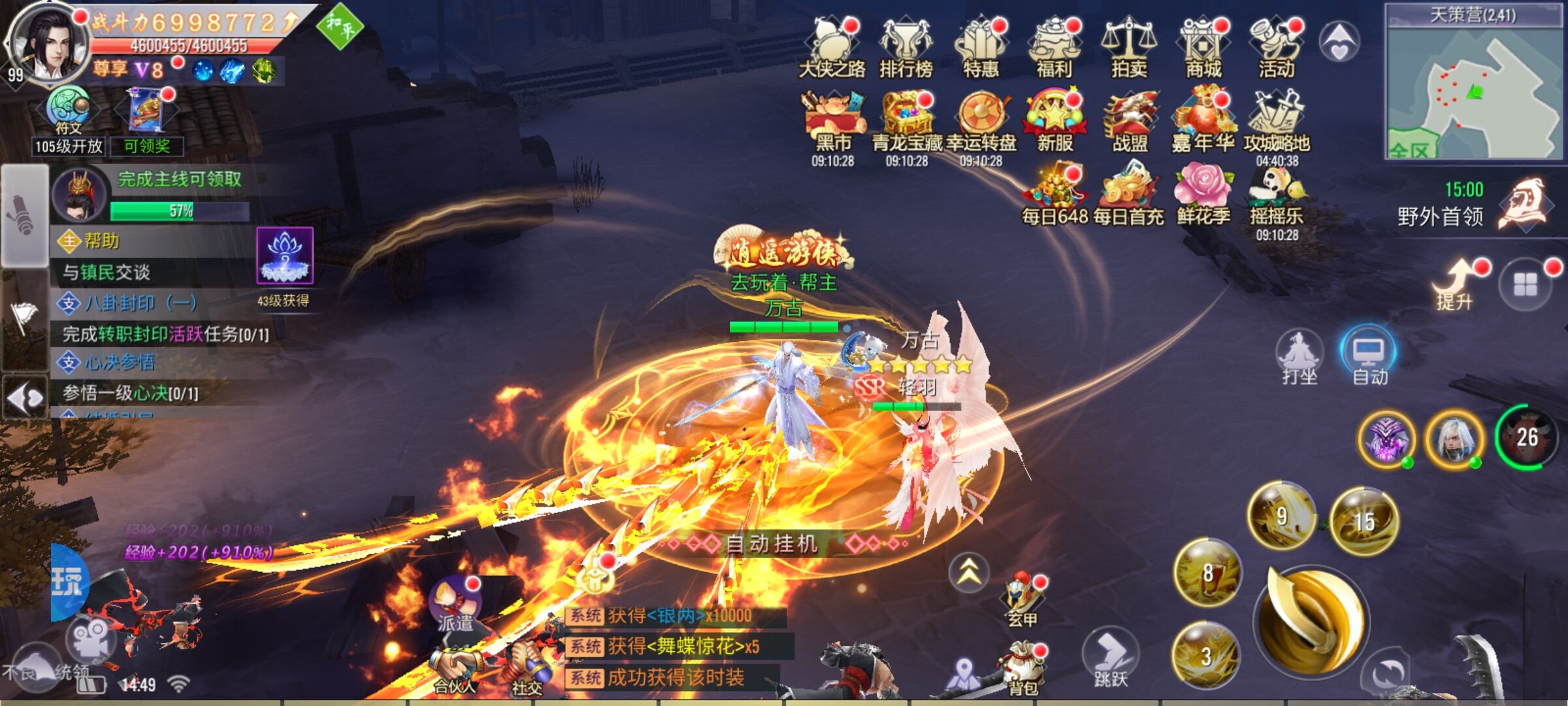Tap the 跳跃 jump button
The image size is (1568, 706).
(x=1111, y=657)
